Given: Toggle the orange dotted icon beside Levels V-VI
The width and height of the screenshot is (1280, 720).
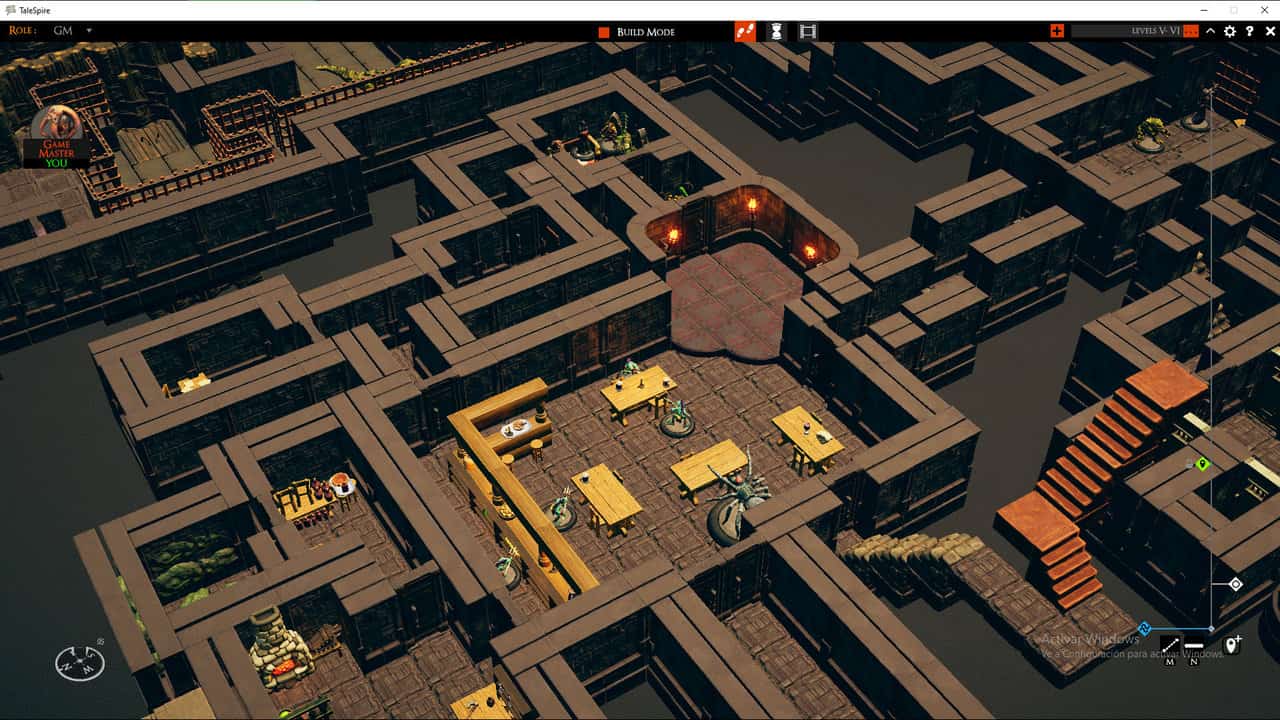Looking at the screenshot, I should tap(1190, 31).
